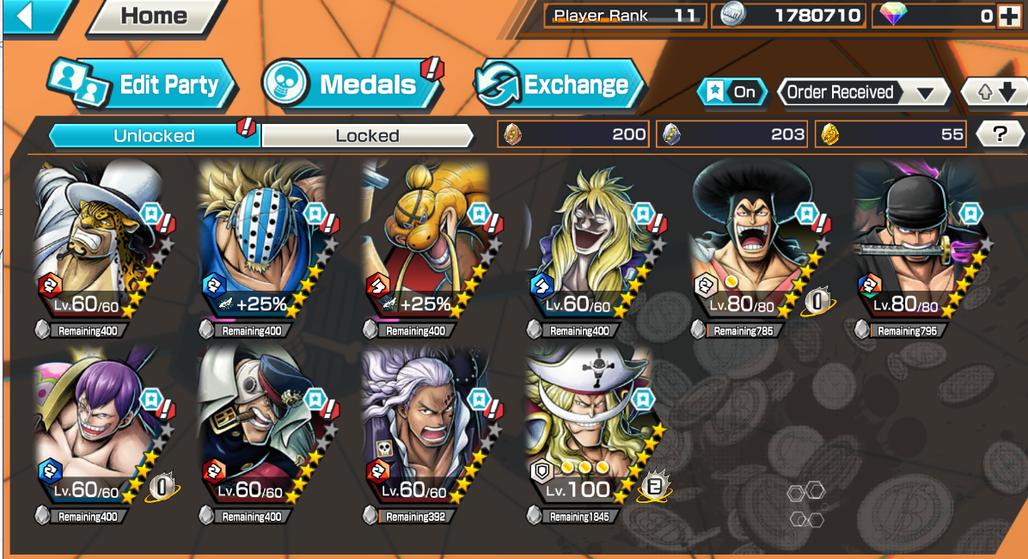
Task: Select the Oden character card
Action: pyautogui.click(x=752, y=240)
